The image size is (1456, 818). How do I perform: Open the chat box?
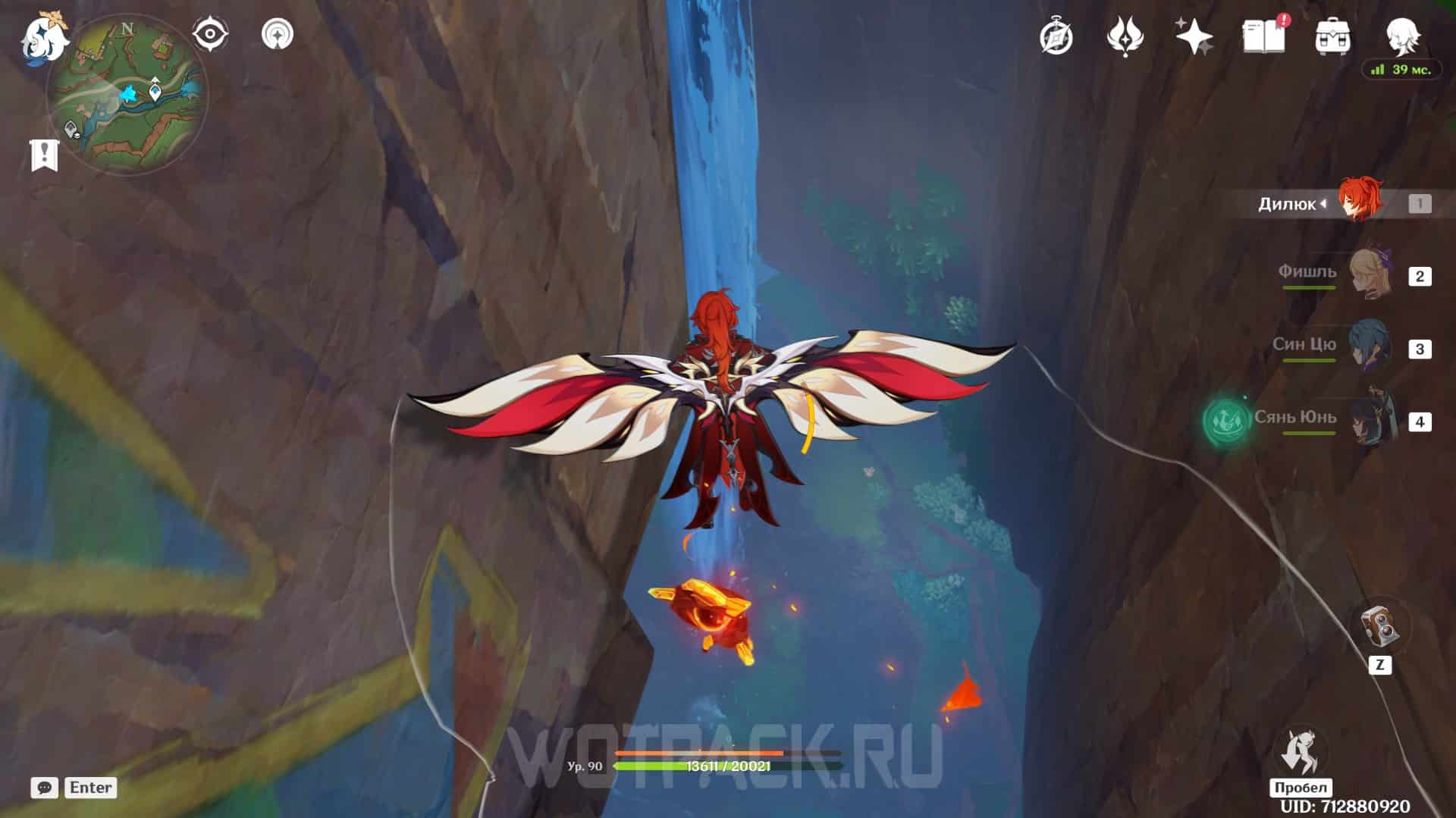coord(45,788)
